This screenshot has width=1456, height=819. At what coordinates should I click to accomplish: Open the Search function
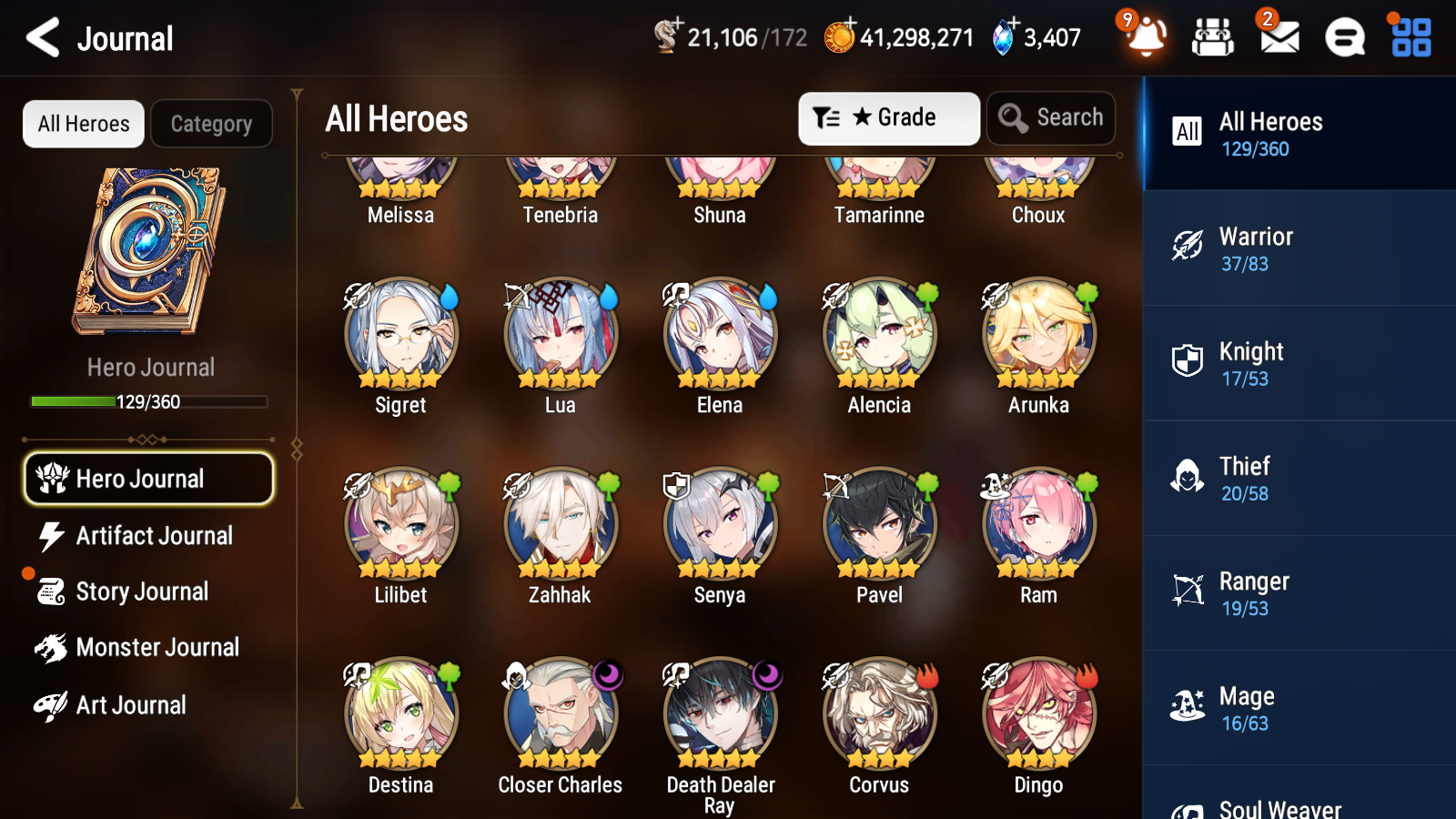pyautogui.click(x=1051, y=117)
